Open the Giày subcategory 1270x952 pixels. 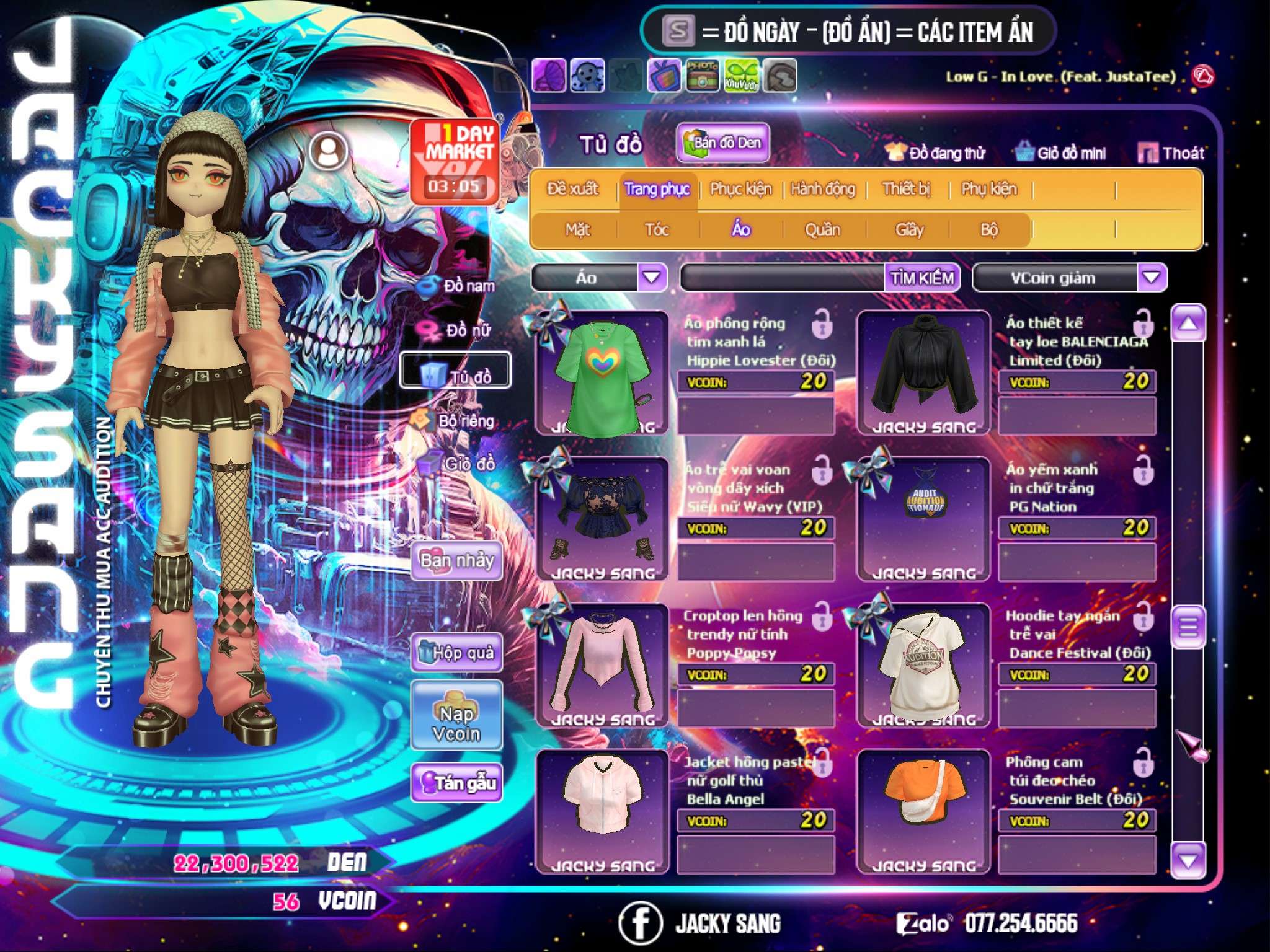[x=909, y=230]
